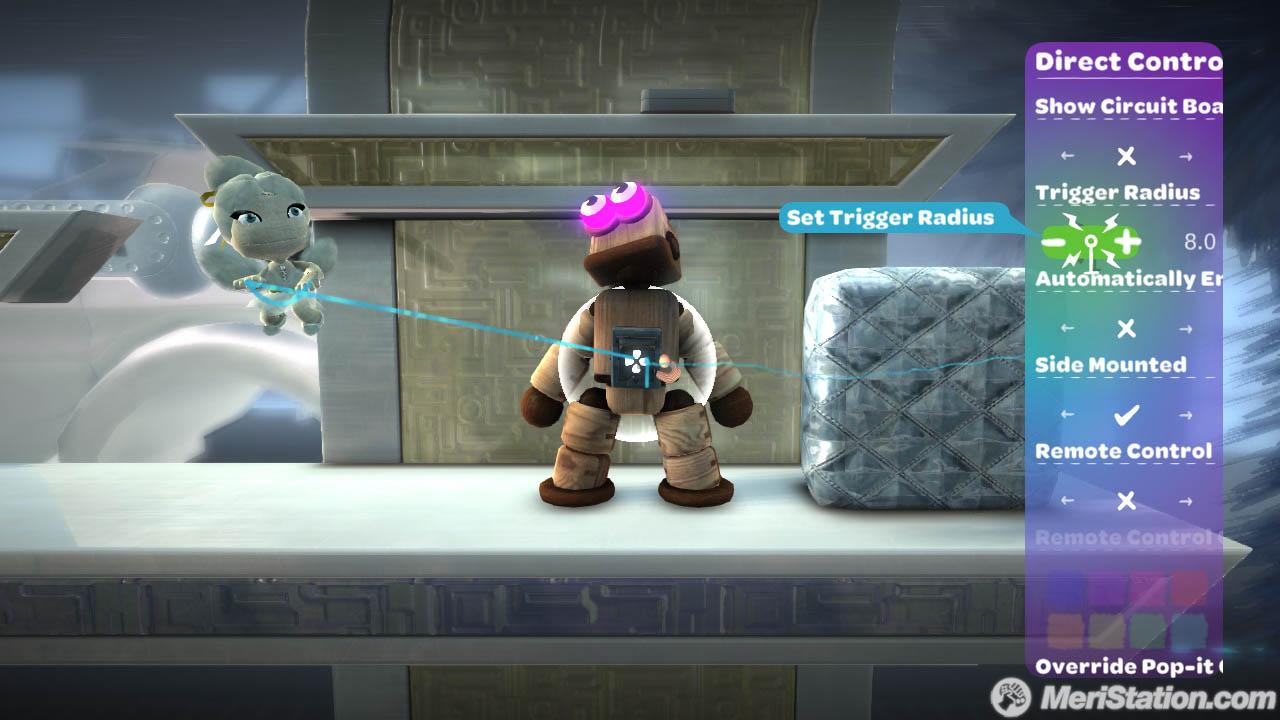The height and width of the screenshot is (720, 1280).
Task: Click the right arrow for Remote Control
Action: point(1186,501)
